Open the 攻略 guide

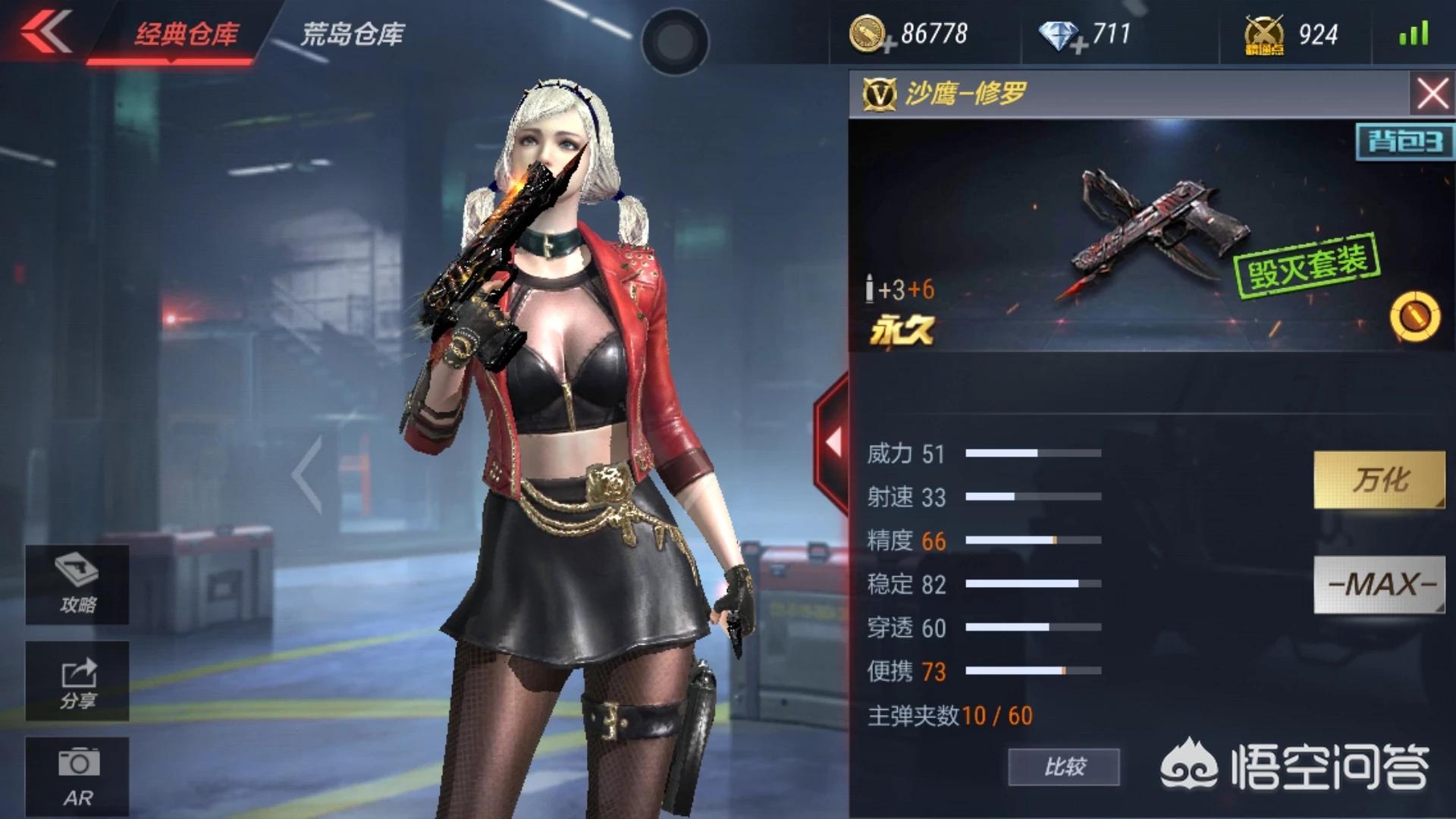pyautogui.click(x=77, y=585)
